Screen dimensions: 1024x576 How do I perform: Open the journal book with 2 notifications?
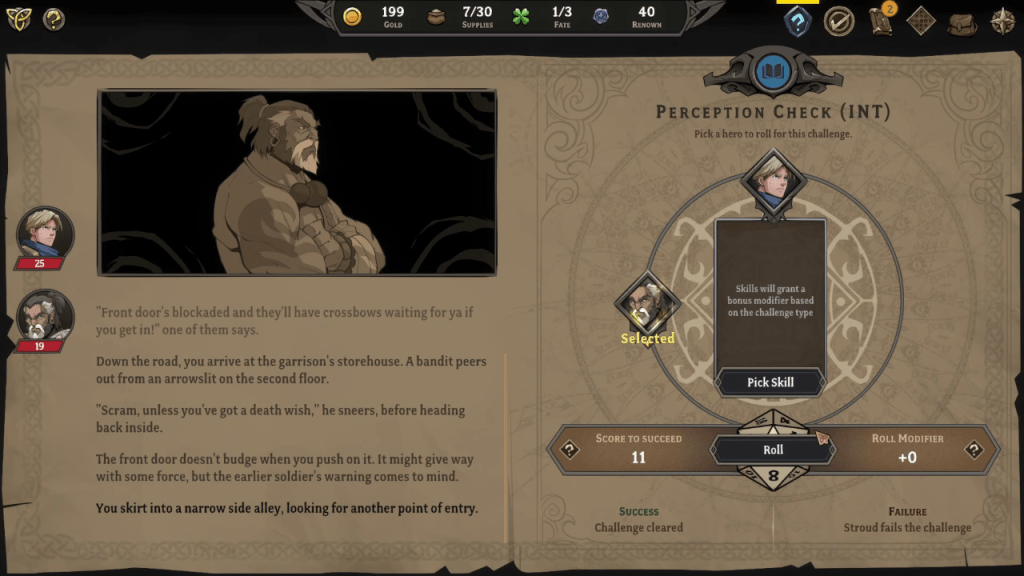coord(881,21)
